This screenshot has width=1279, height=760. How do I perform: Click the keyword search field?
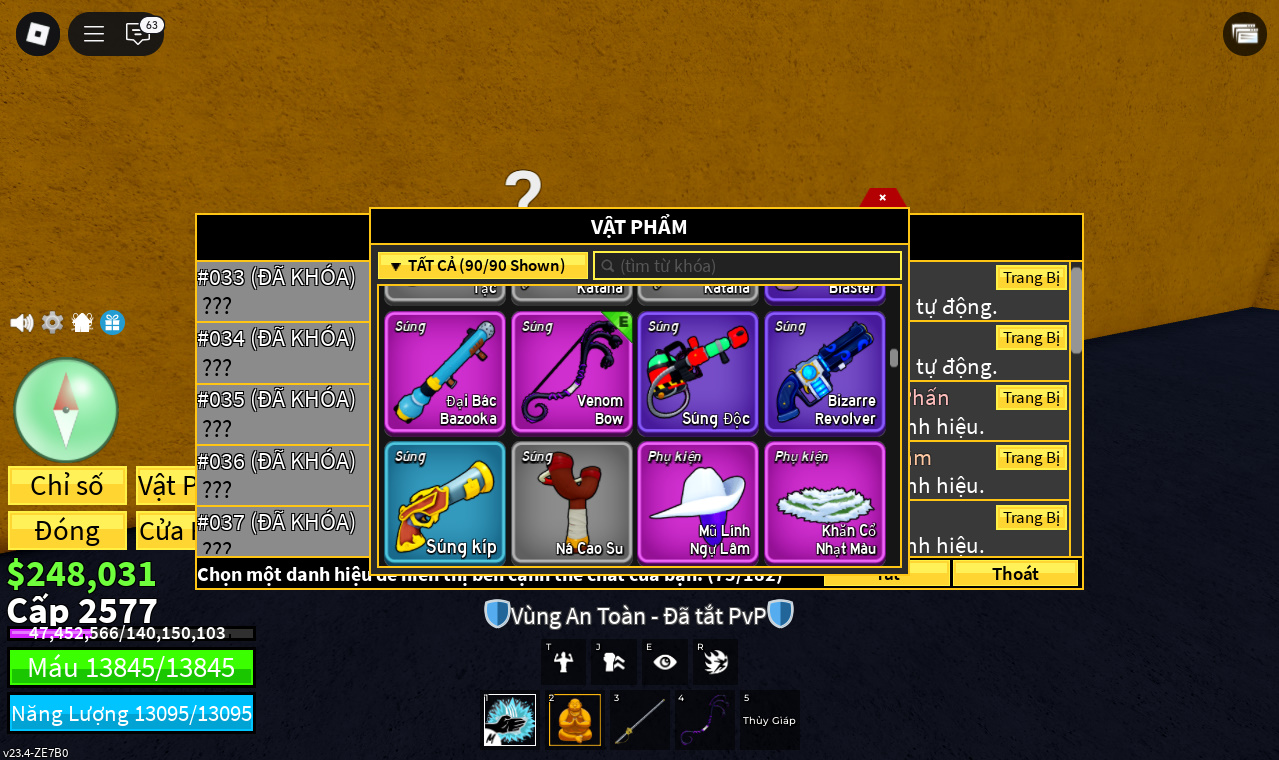748,266
